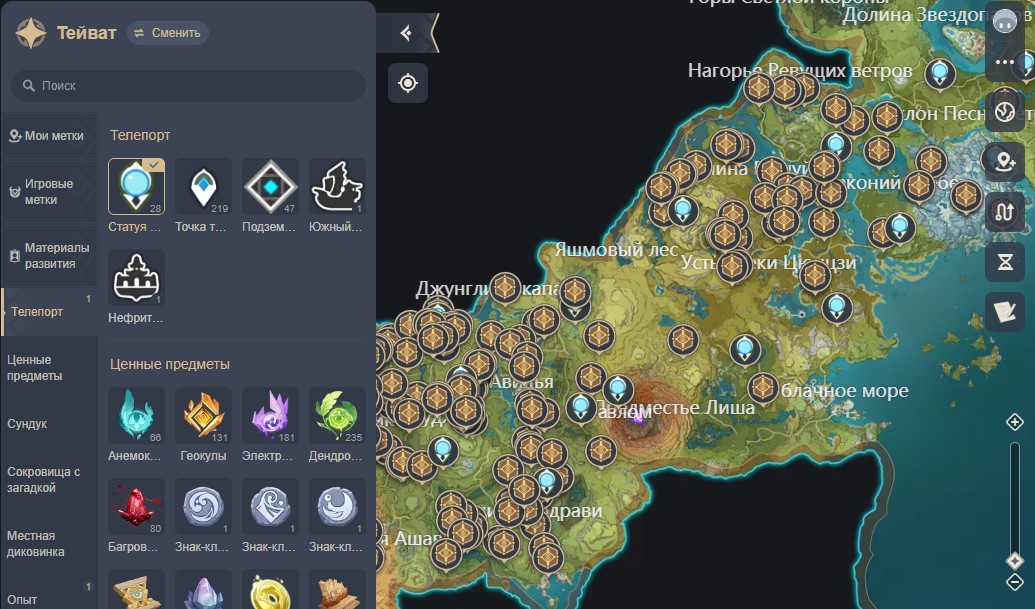Click the hourglass icon in the right toolbar
Image resolution: width=1035 pixels, height=609 pixels.
pyautogui.click(x=1005, y=262)
